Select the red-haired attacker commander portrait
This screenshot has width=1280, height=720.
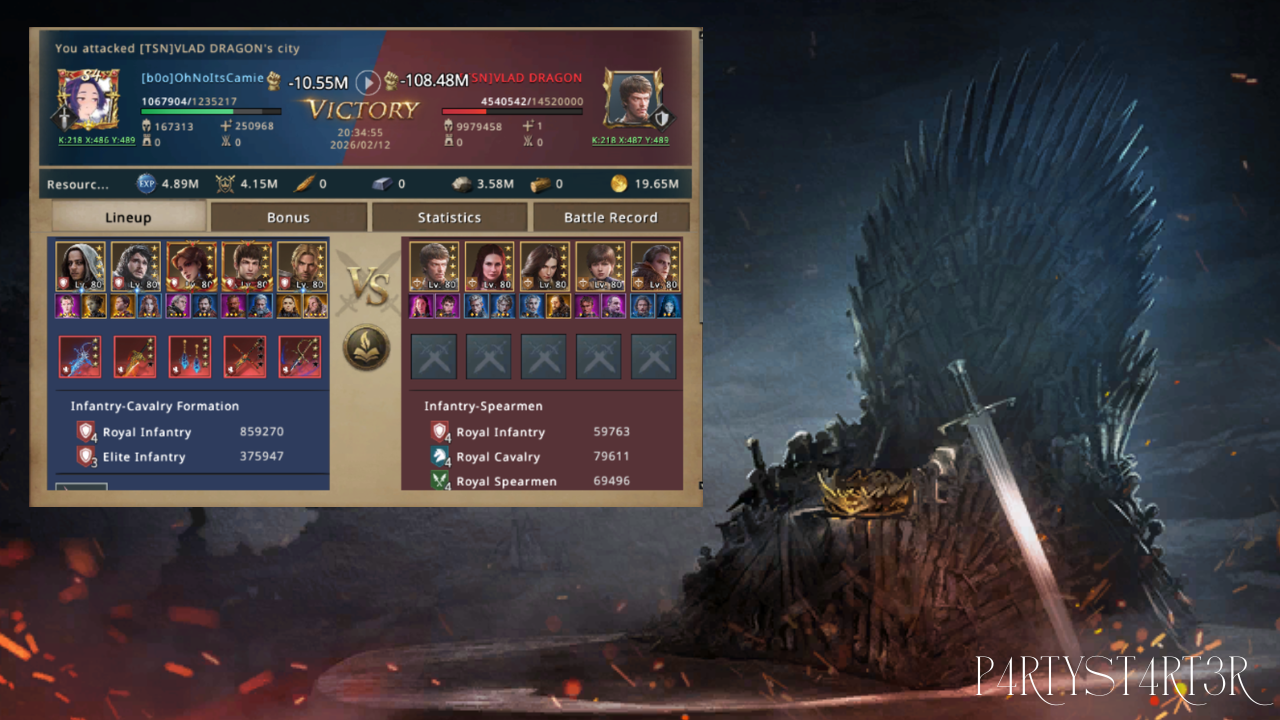click(191, 266)
